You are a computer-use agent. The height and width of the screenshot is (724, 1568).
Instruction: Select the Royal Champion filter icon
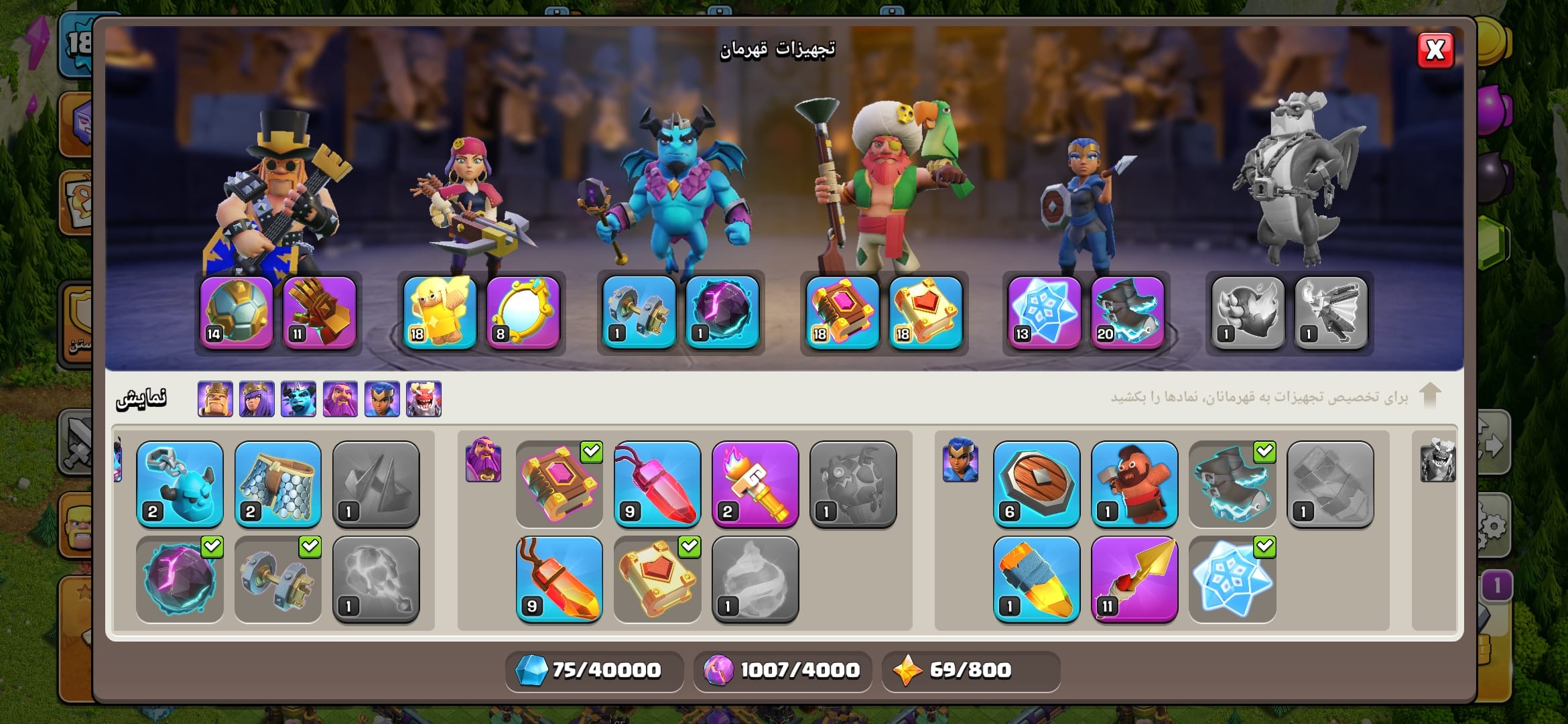click(382, 399)
